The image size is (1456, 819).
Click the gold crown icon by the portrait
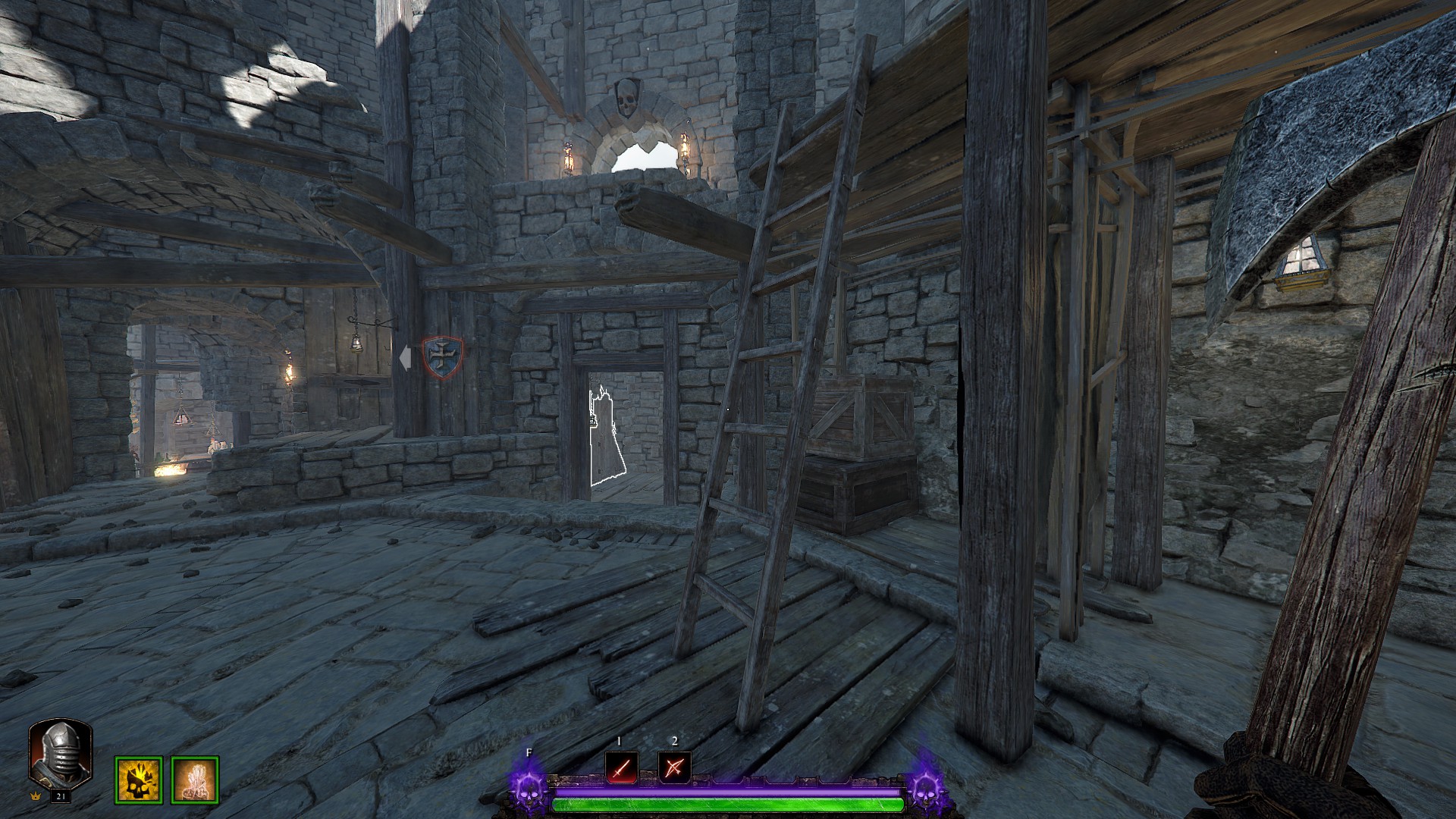pos(34,796)
